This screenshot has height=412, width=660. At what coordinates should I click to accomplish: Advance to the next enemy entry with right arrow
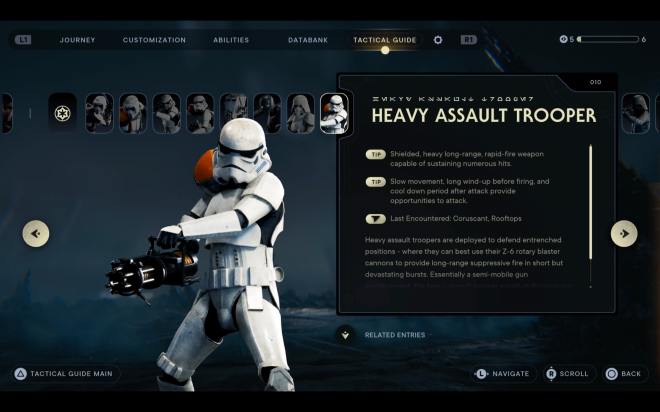[624, 233]
